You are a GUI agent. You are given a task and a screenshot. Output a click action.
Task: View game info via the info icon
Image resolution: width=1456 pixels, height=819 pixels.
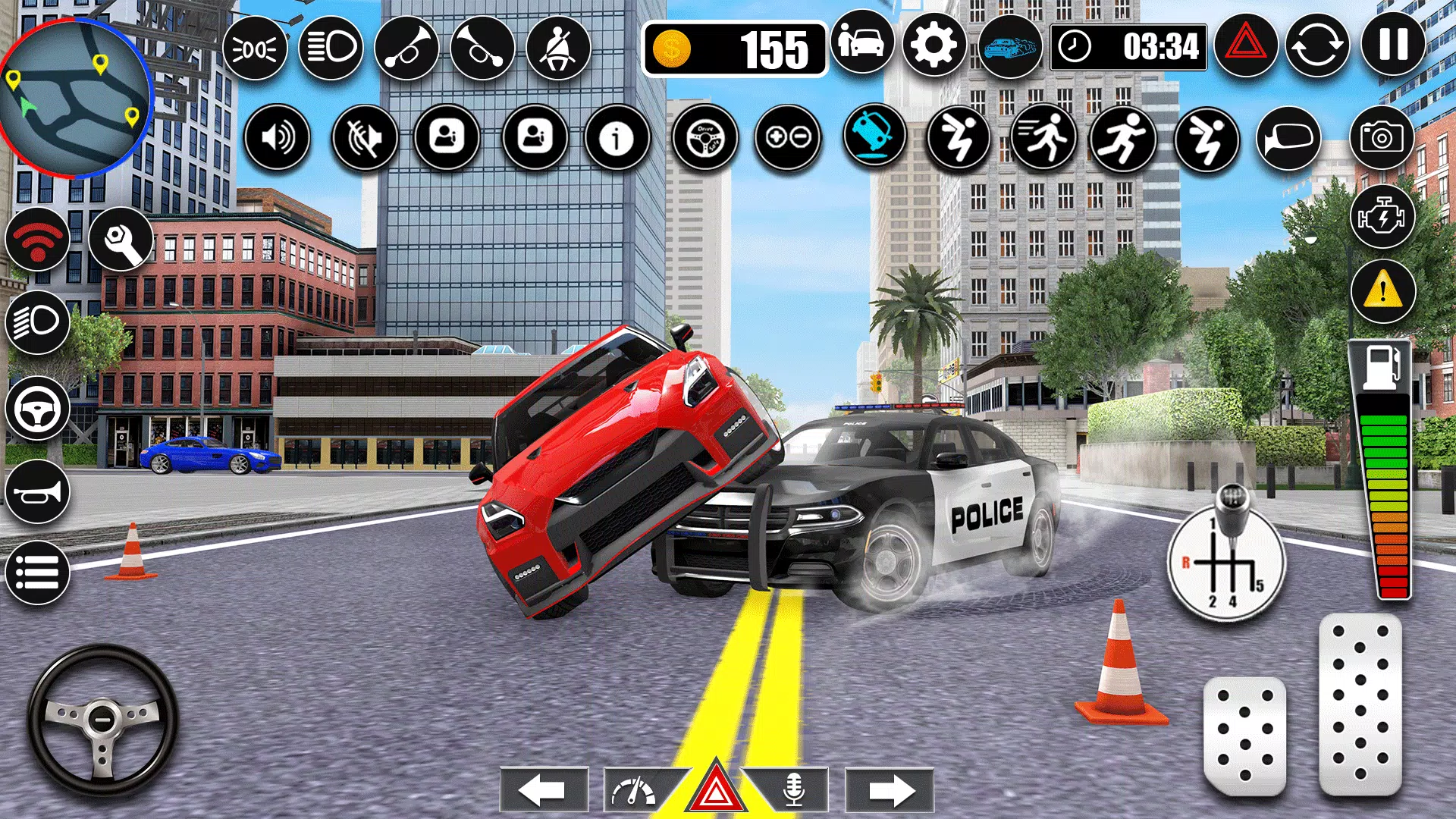coord(618,138)
